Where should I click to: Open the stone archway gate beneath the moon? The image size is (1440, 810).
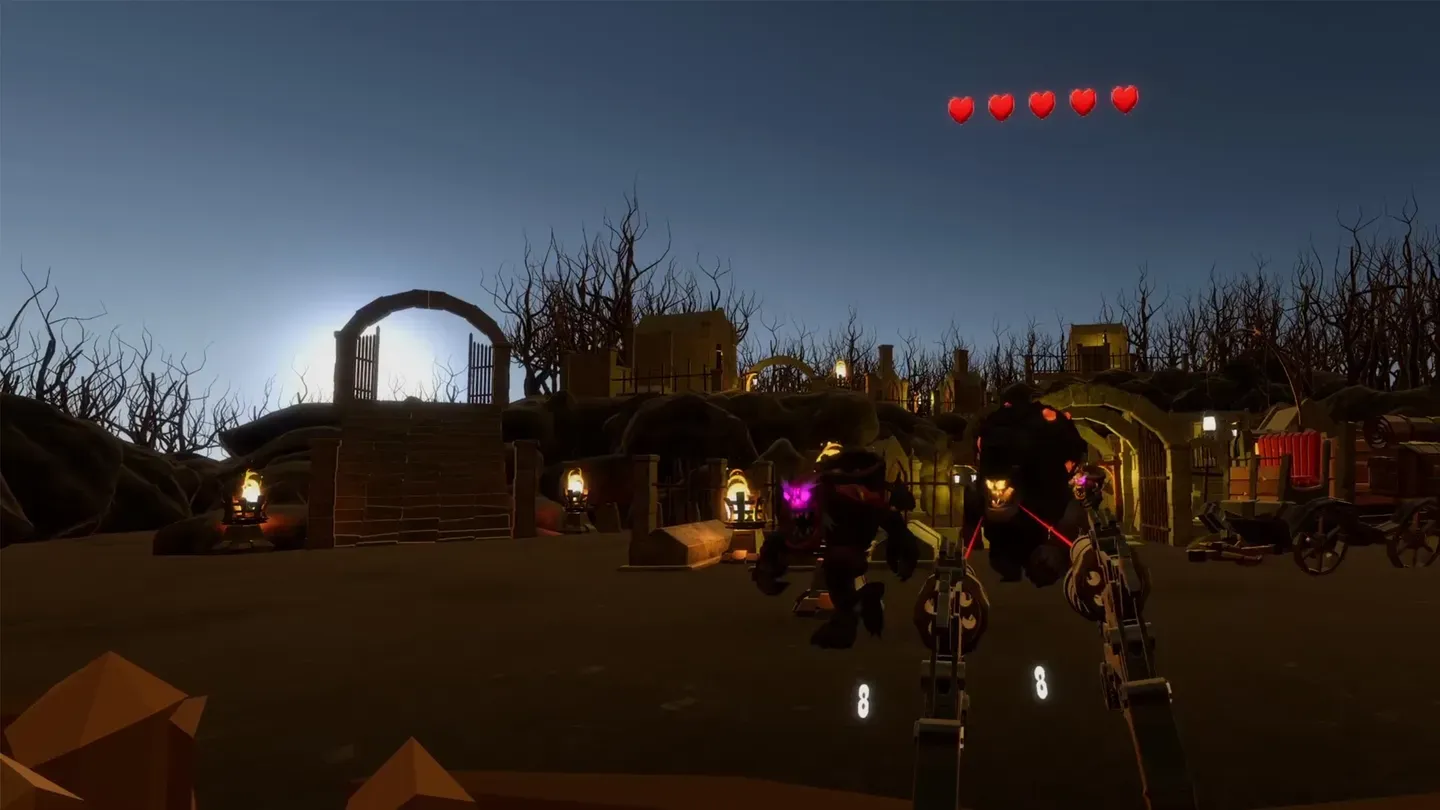(420, 350)
